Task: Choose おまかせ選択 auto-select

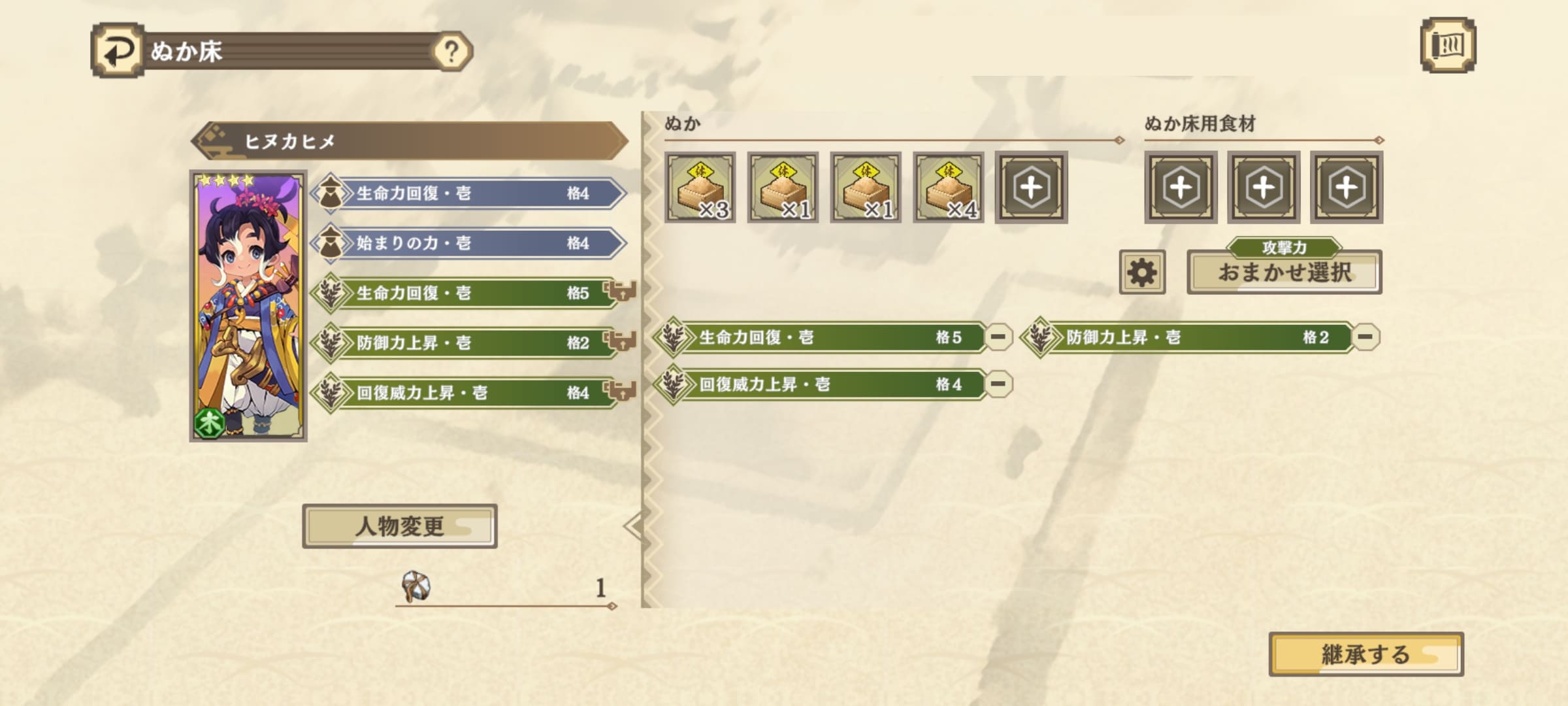Action: 1284,272
